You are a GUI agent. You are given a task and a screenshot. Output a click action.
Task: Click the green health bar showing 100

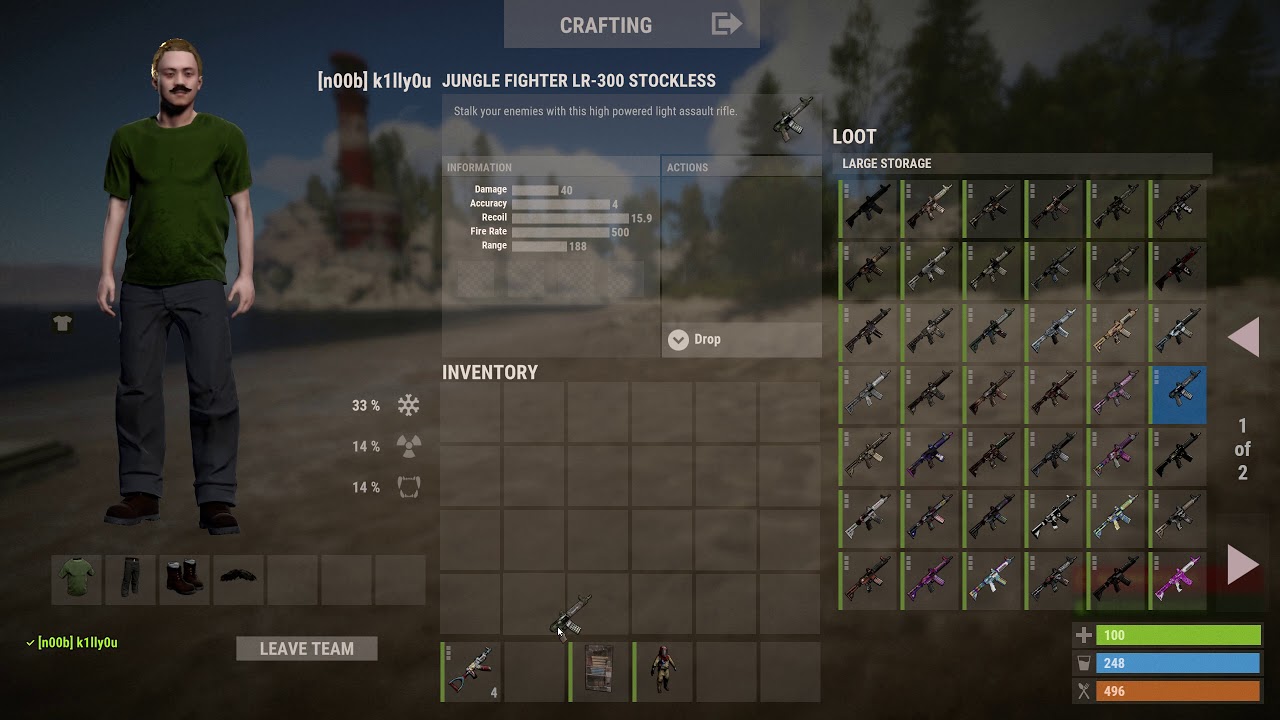tap(1179, 634)
